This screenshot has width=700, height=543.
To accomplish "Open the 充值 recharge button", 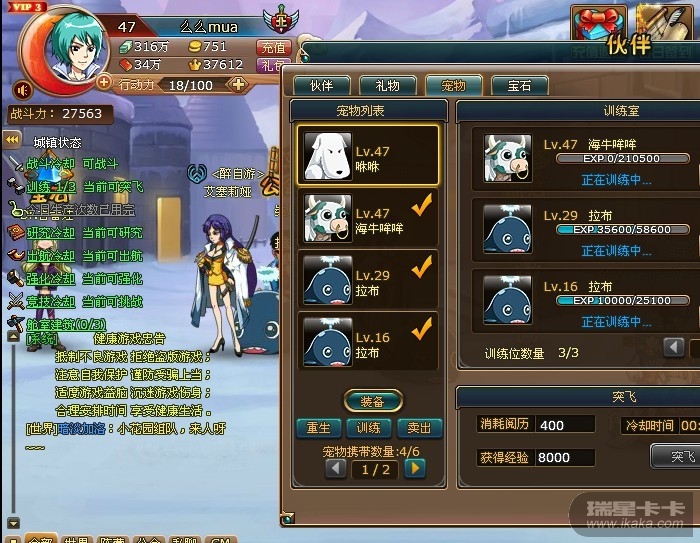I will point(272,47).
